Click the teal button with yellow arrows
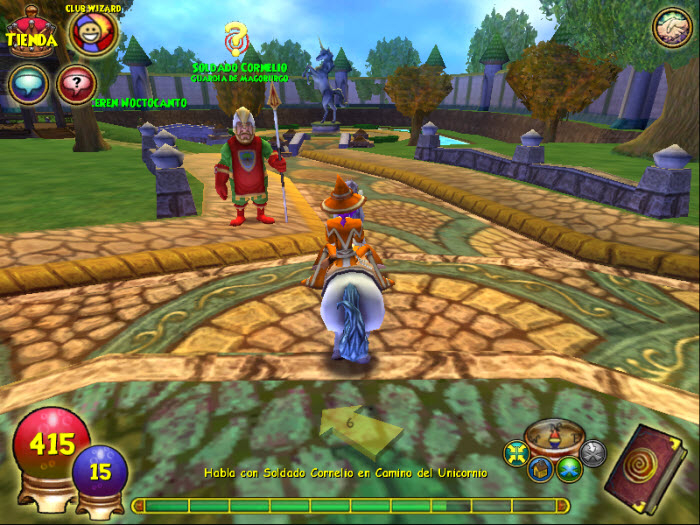Viewport: 700px width, 525px height. click(x=517, y=453)
